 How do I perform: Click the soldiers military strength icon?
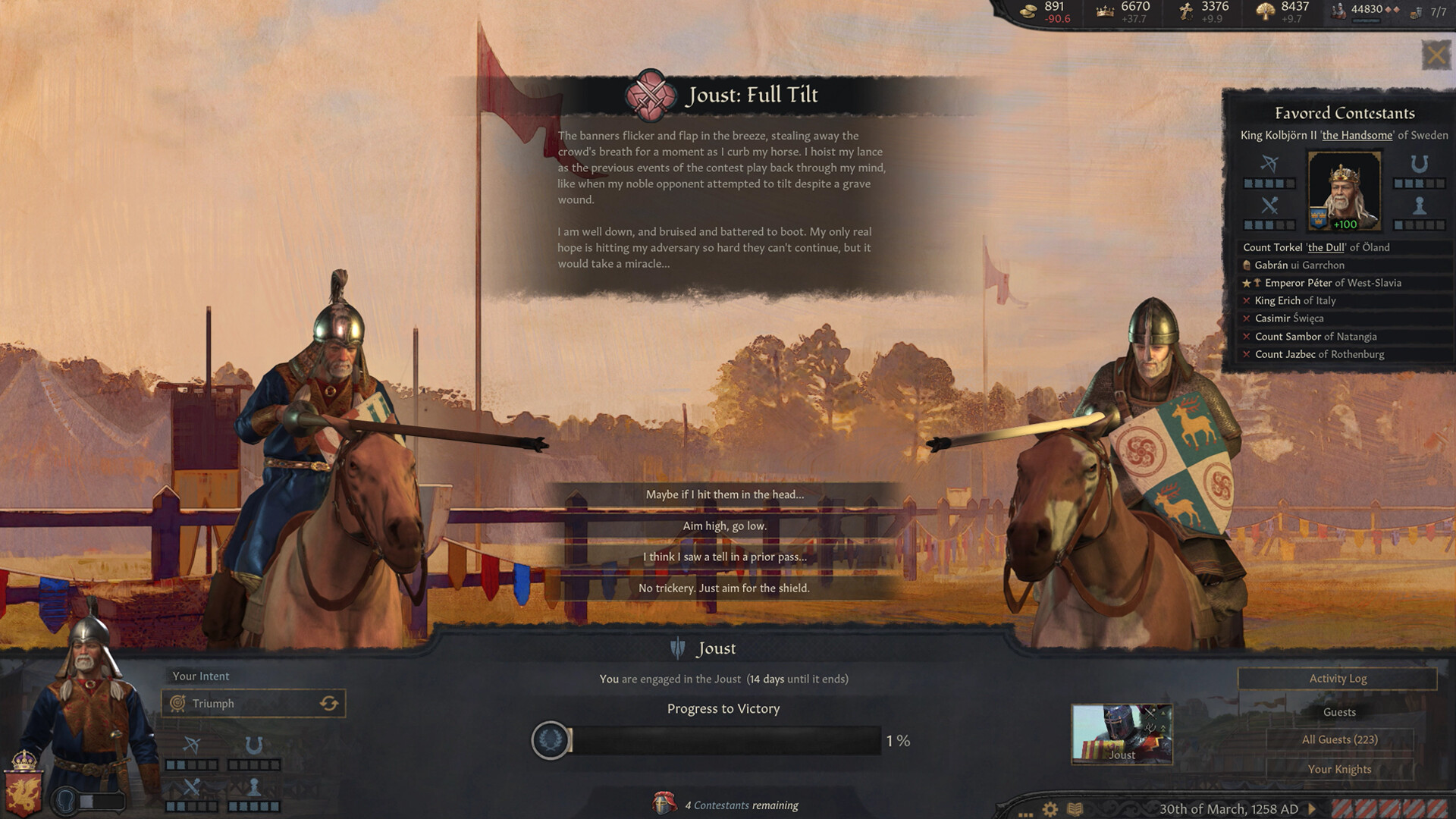point(1340,11)
